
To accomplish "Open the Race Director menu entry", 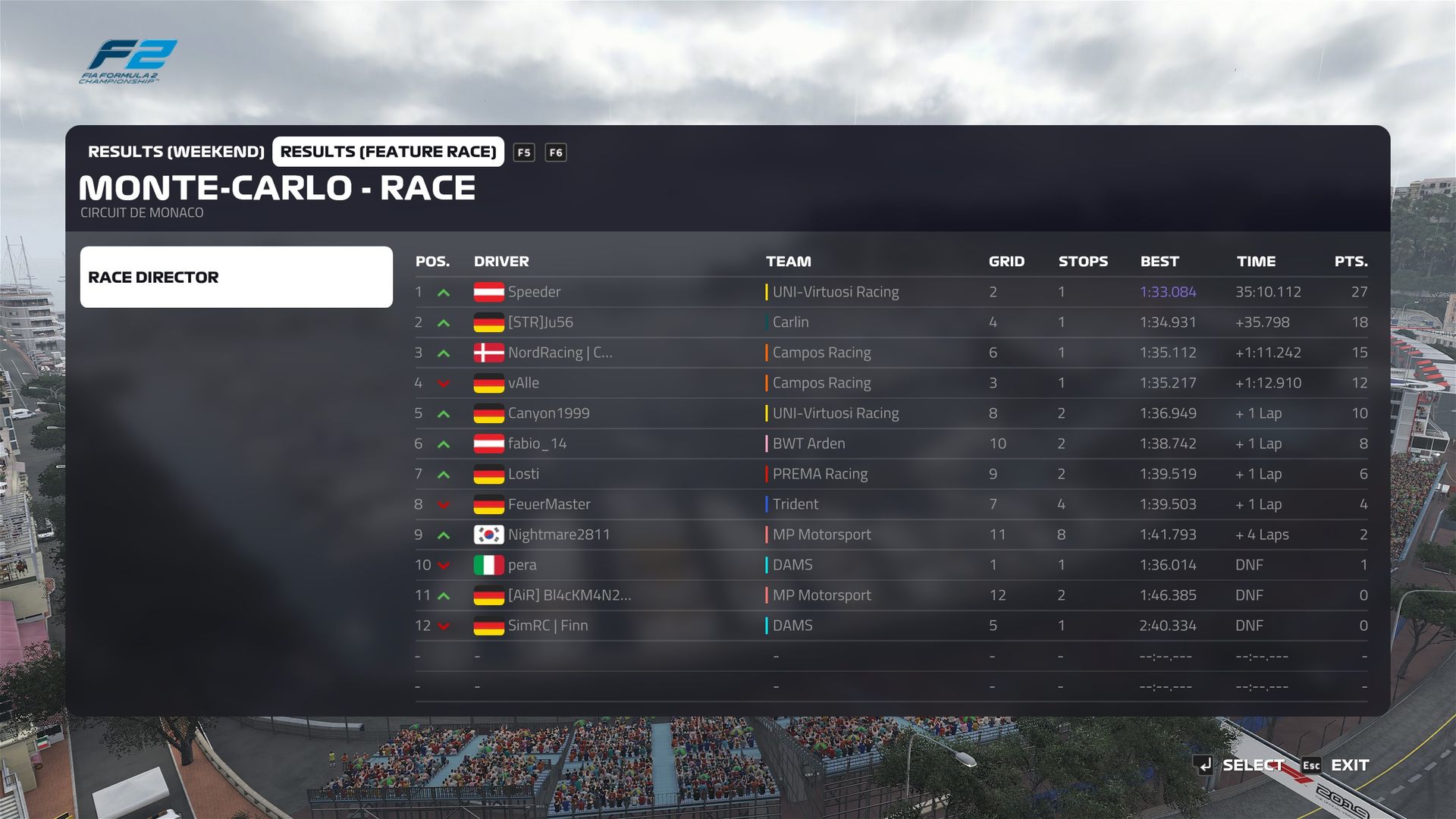I will (x=236, y=277).
